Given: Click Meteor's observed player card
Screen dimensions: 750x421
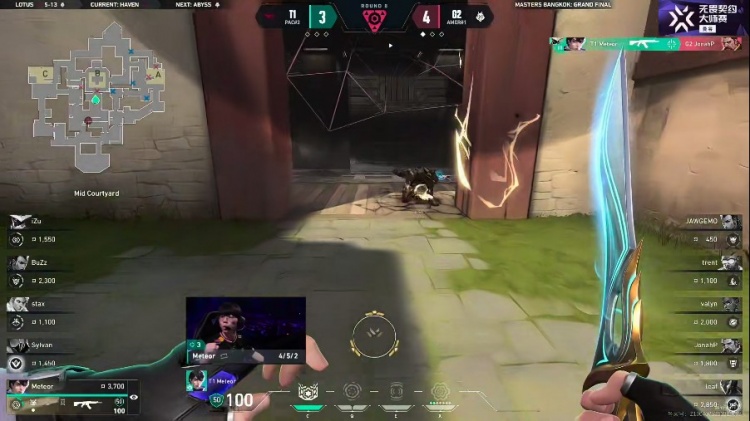Looking at the screenshot, I should (72, 395).
